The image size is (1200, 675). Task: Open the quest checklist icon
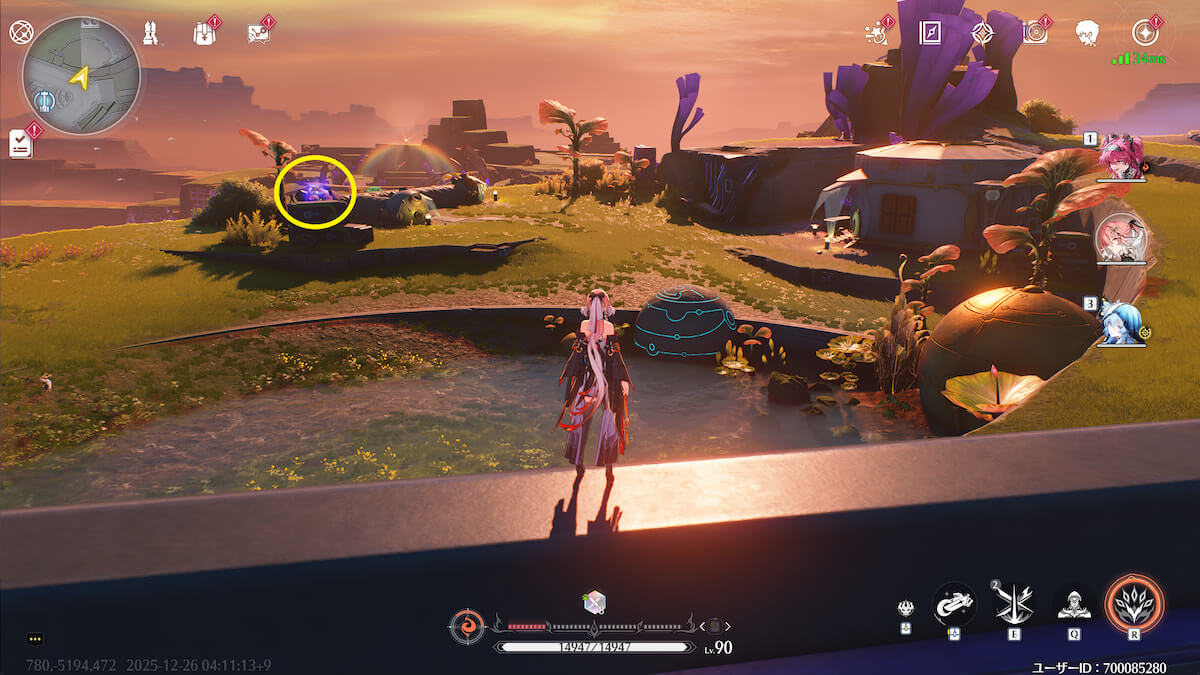(20, 143)
